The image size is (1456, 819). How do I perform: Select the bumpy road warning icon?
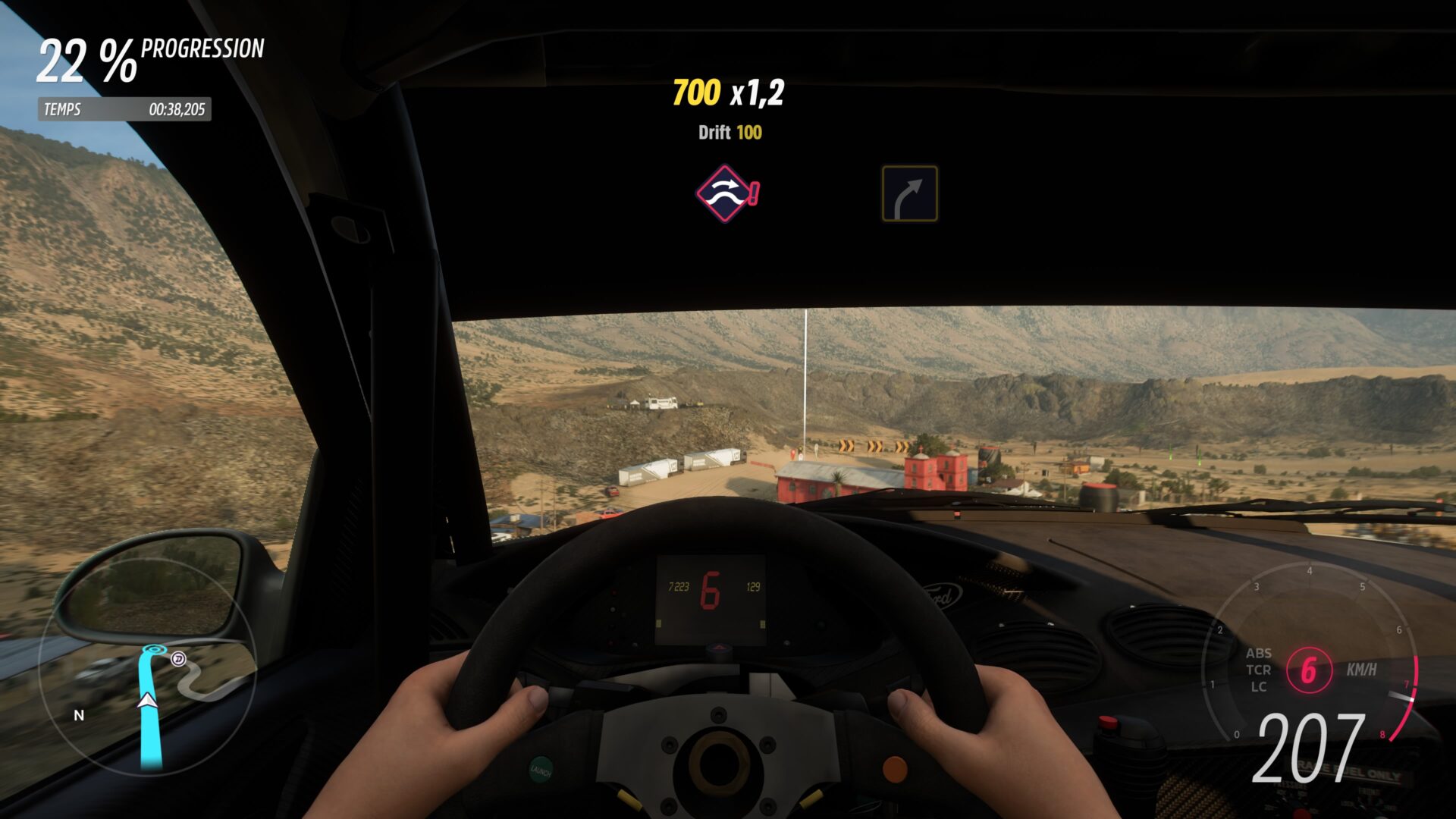click(726, 193)
